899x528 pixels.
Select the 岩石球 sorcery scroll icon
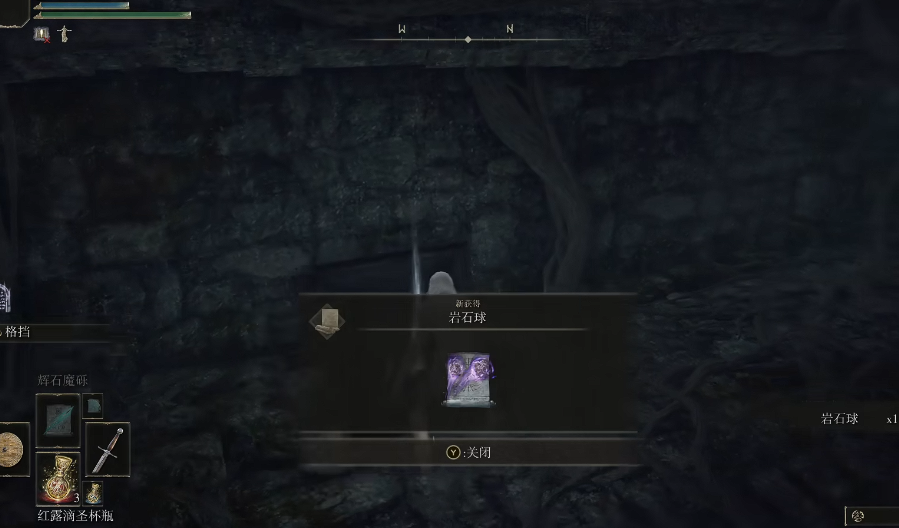pyautogui.click(x=468, y=379)
